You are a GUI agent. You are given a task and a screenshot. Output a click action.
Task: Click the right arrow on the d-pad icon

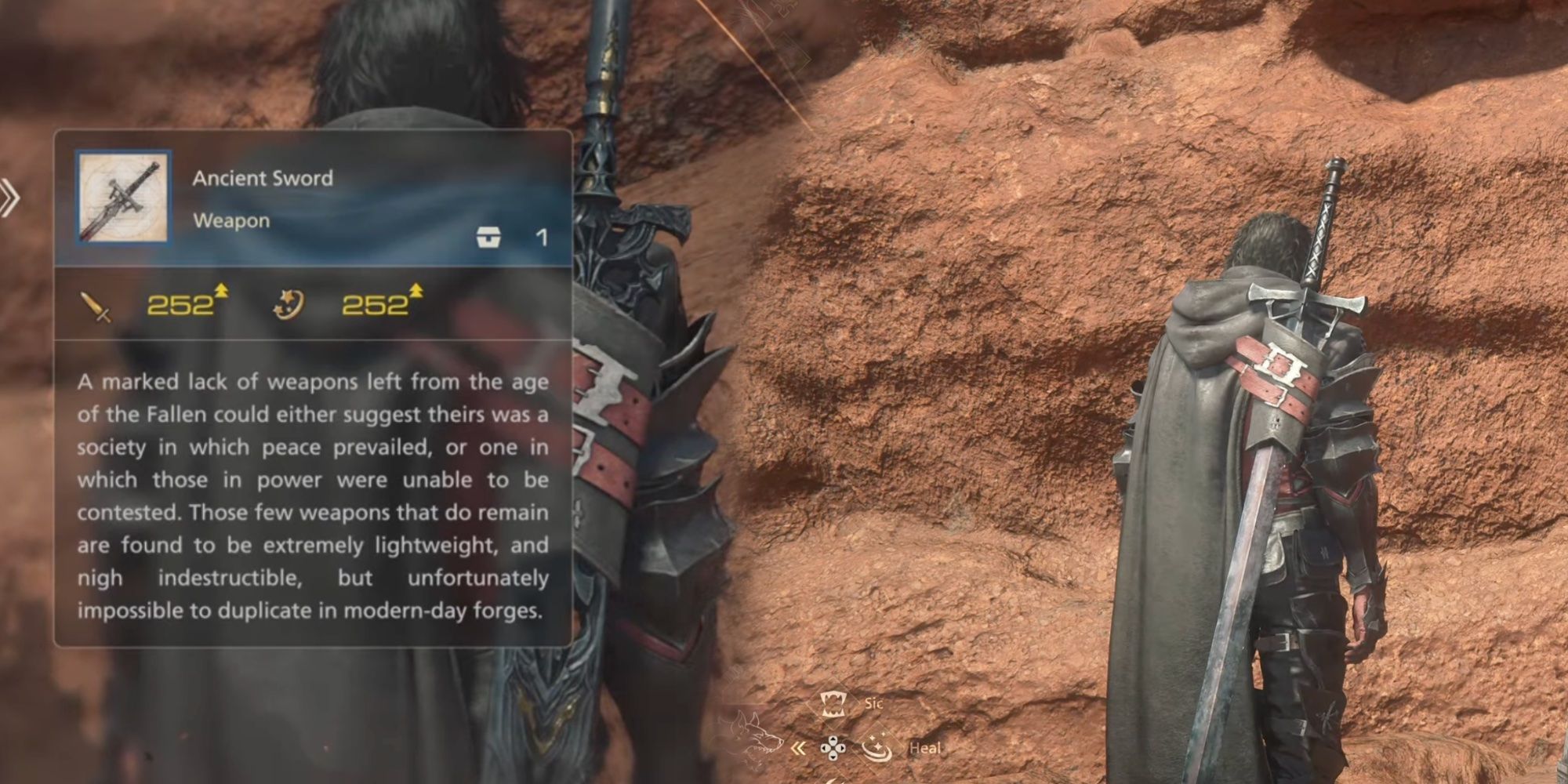tap(842, 749)
